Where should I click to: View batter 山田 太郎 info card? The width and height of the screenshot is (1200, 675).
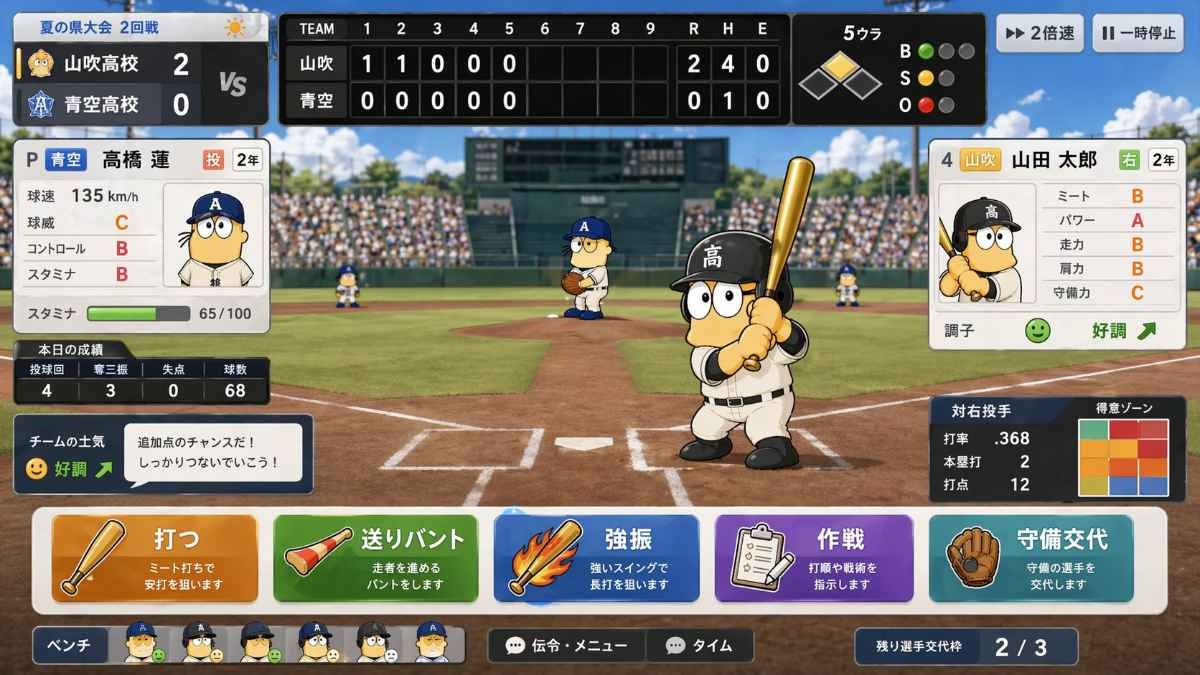1057,243
